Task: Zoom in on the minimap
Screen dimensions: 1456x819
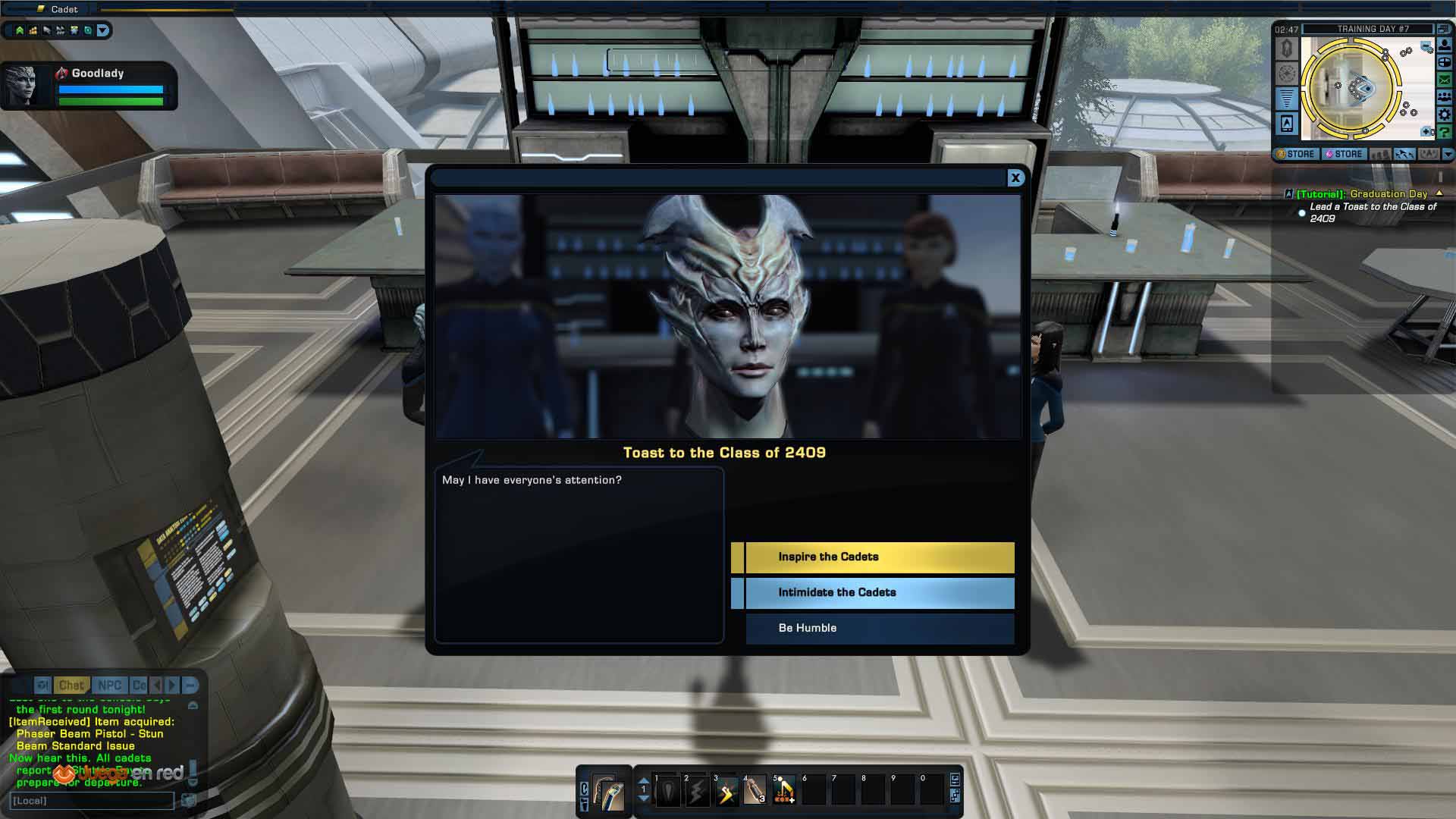Action: (x=1427, y=132)
